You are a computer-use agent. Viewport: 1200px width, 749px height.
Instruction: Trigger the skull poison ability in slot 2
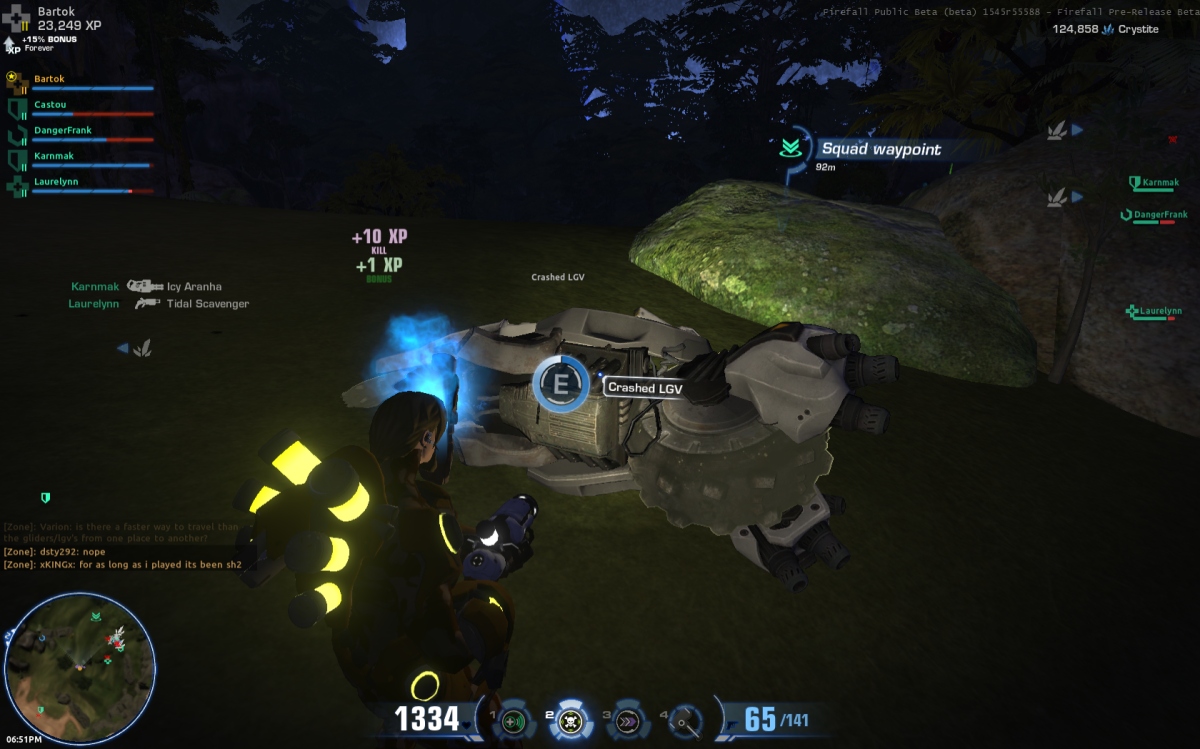click(571, 719)
